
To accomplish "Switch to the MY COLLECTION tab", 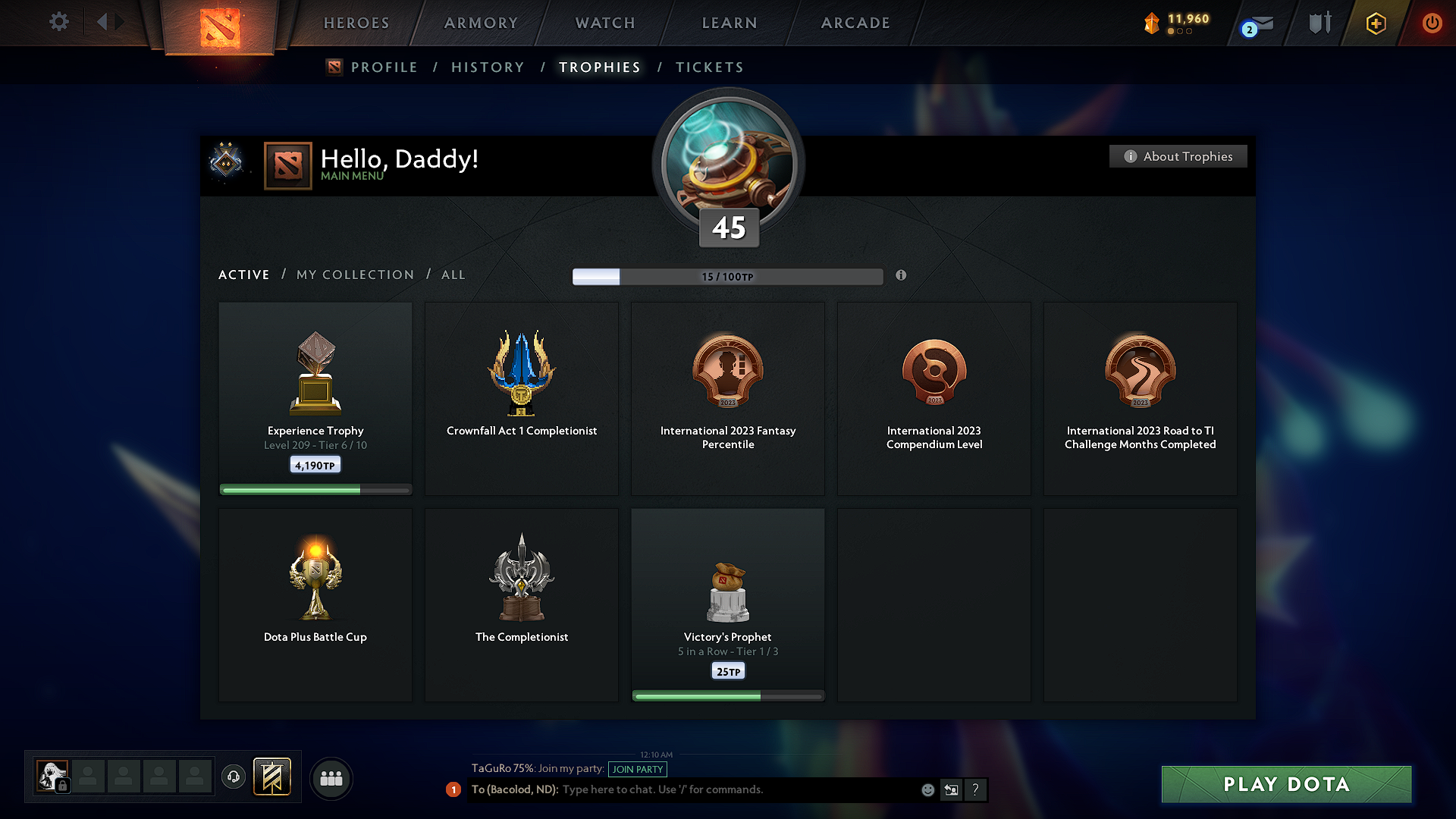I will pyautogui.click(x=354, y=275).
